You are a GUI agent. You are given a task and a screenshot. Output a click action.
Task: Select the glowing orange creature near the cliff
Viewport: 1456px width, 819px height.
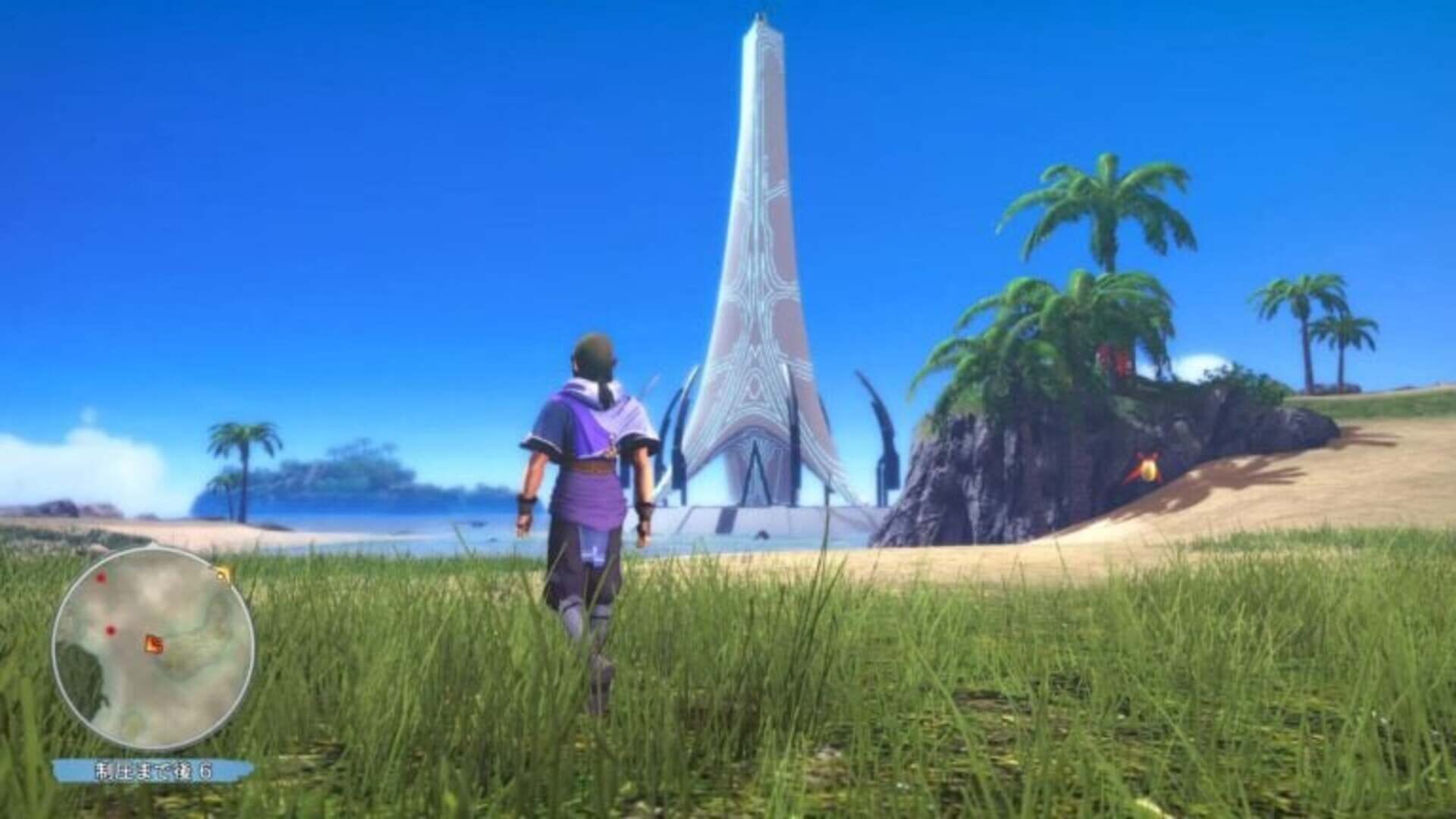click(1148, 472)
